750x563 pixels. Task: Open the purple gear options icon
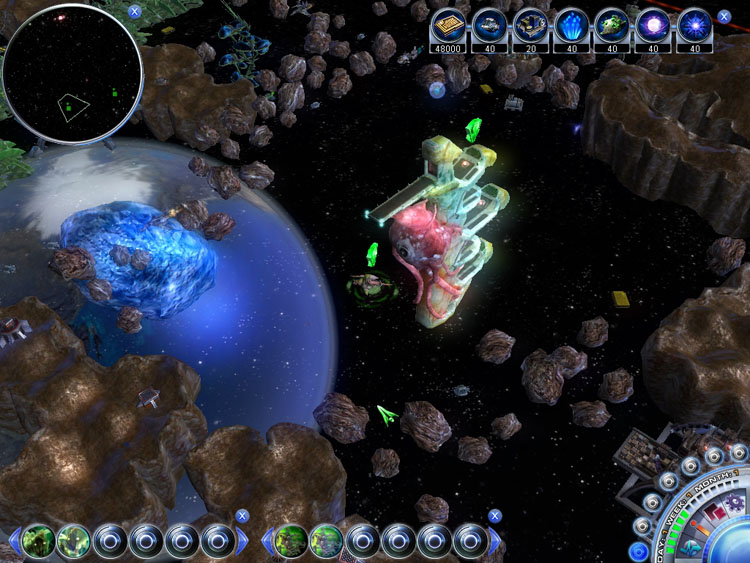pos(734,502)
